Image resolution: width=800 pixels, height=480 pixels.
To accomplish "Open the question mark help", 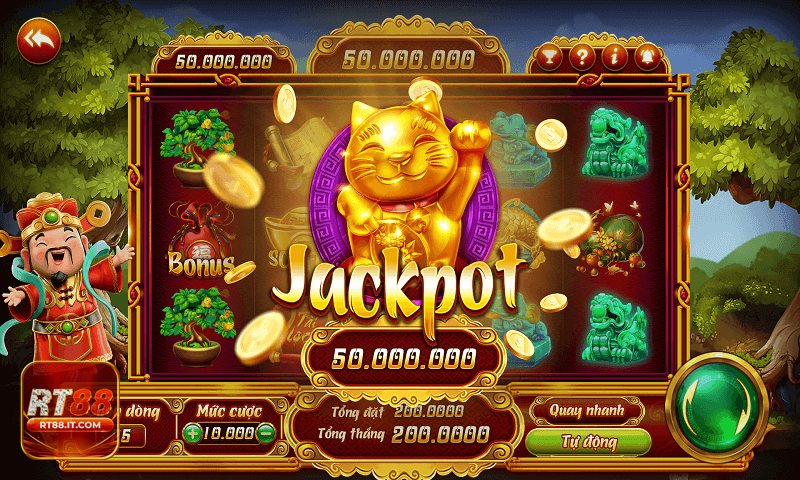I will (581, 57).
